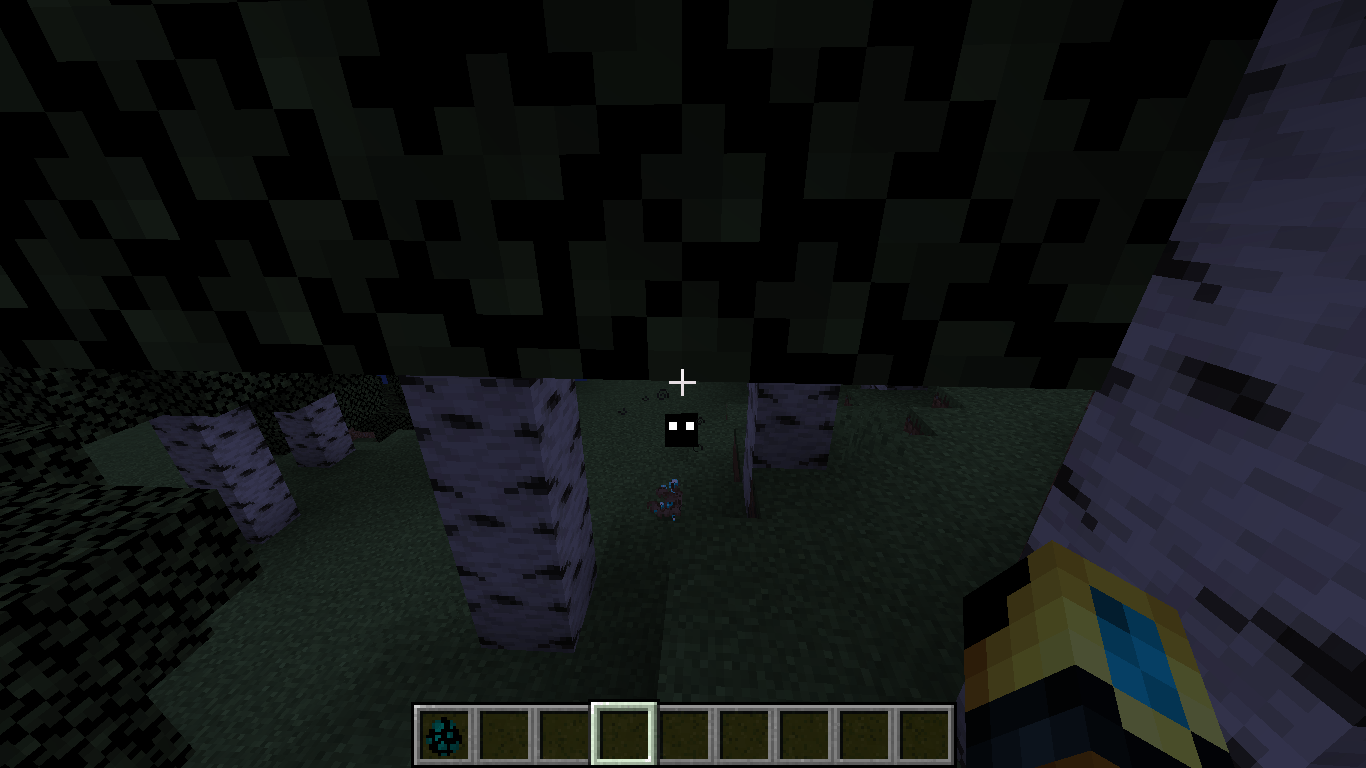Click the black cube mob ahead

(683, 430)
